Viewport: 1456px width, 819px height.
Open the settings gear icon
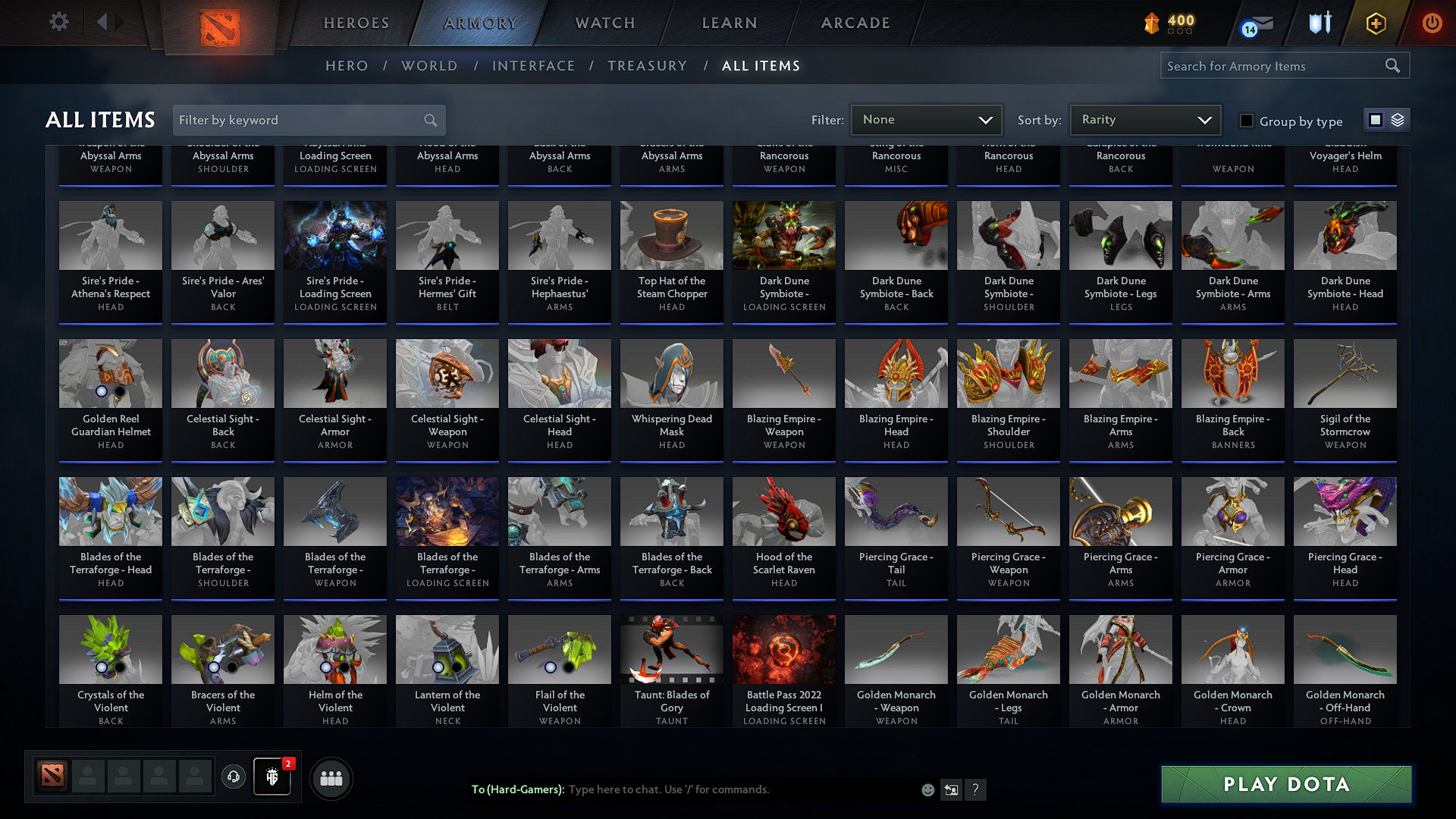(x=58, y=21)
